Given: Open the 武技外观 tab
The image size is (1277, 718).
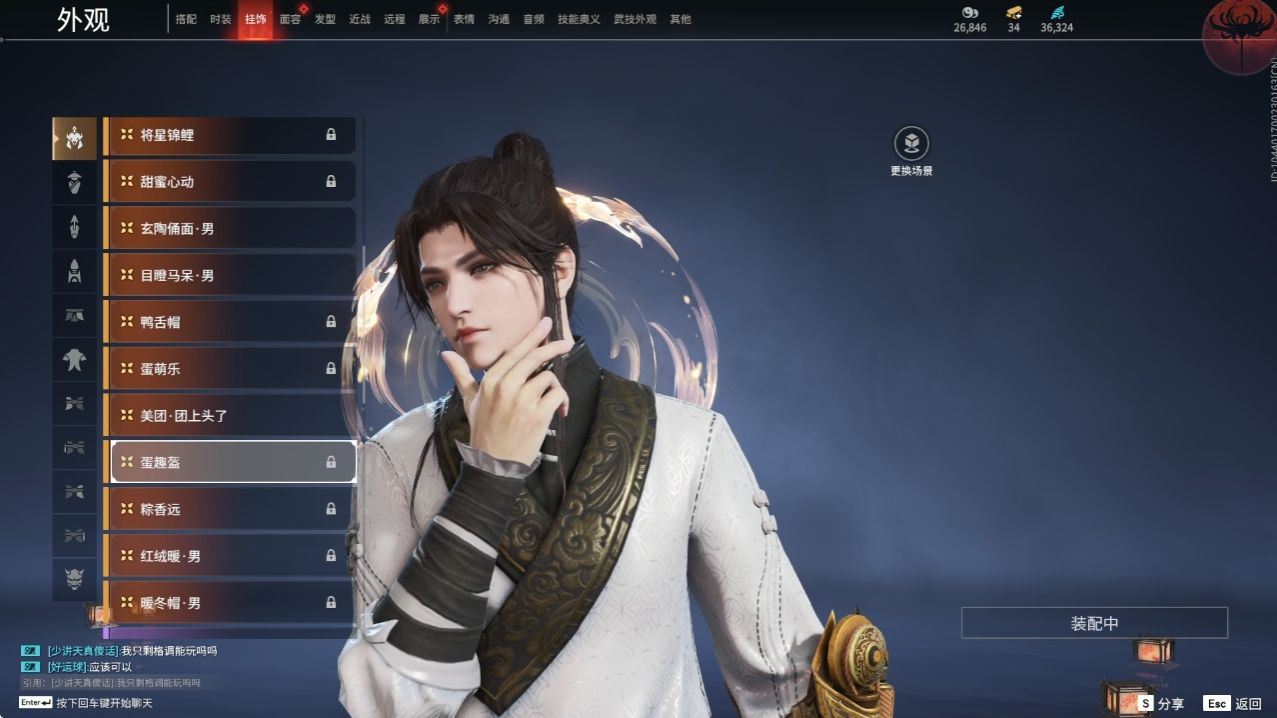Looking at the screenshot, I should tap(635, 19).
